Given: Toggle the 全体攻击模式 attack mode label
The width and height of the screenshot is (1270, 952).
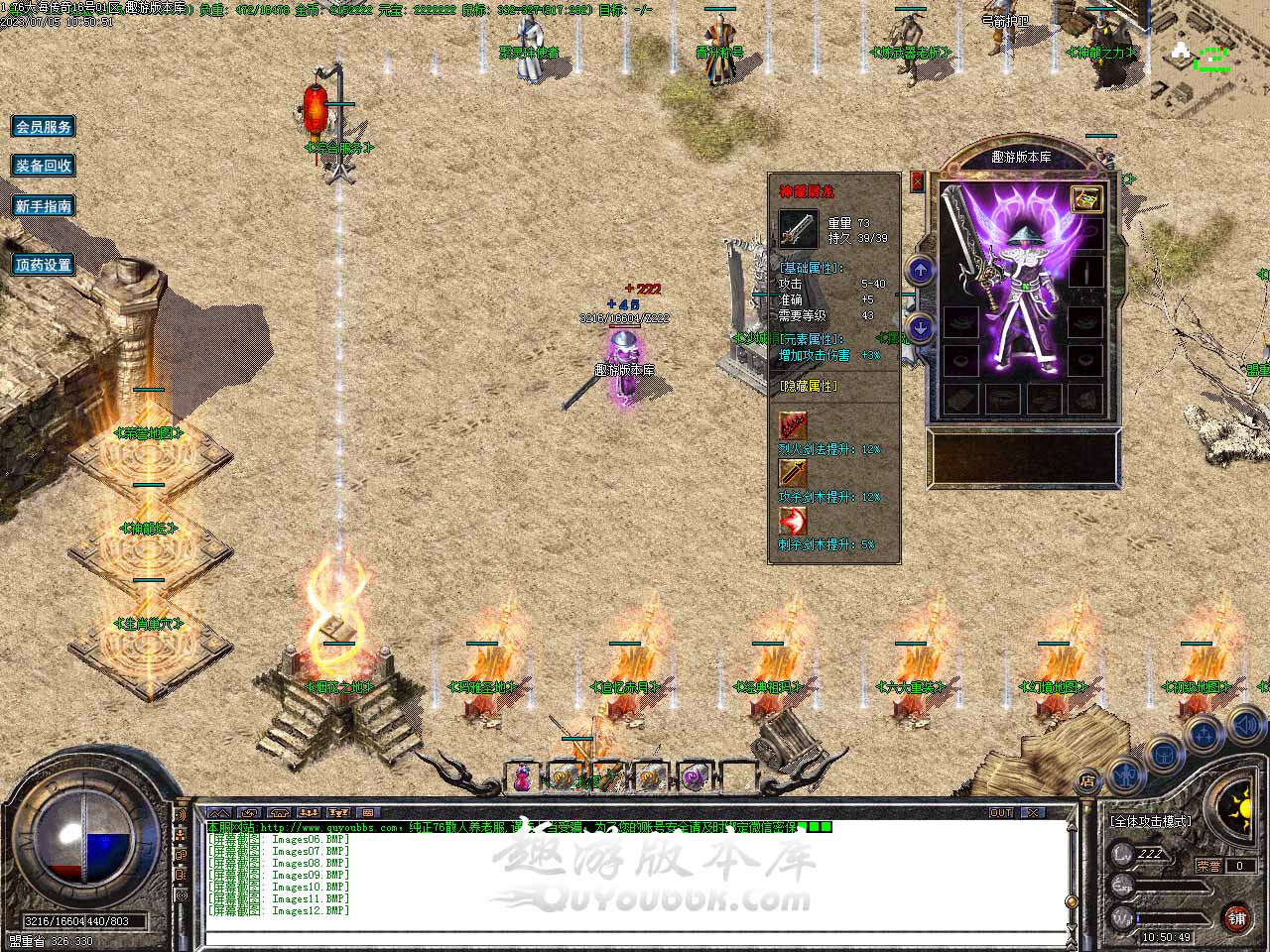Looking at the screenshot, I should point(1151,821).
